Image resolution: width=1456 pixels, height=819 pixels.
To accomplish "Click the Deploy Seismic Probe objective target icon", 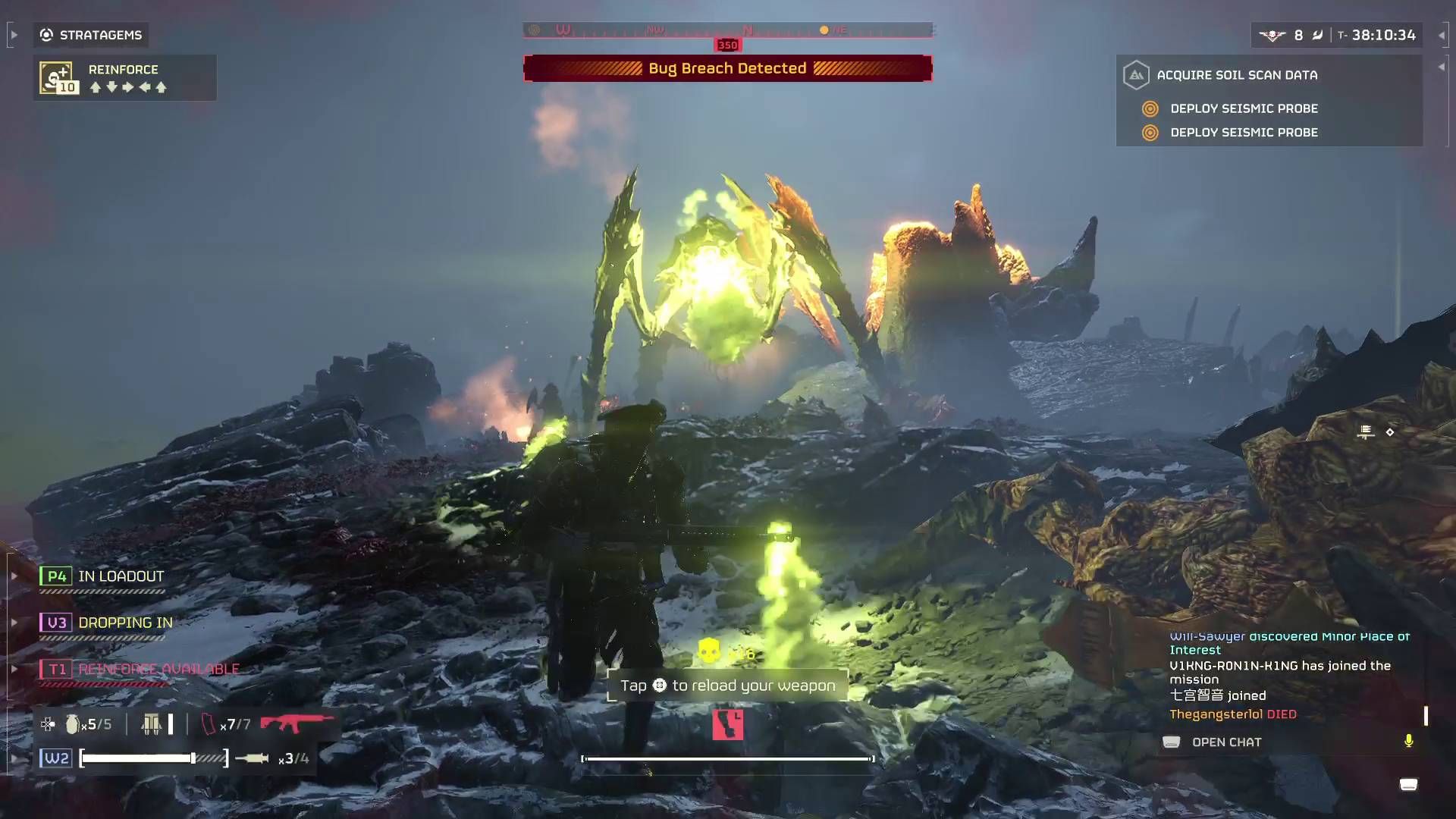I will click(x=1149, y=108).
